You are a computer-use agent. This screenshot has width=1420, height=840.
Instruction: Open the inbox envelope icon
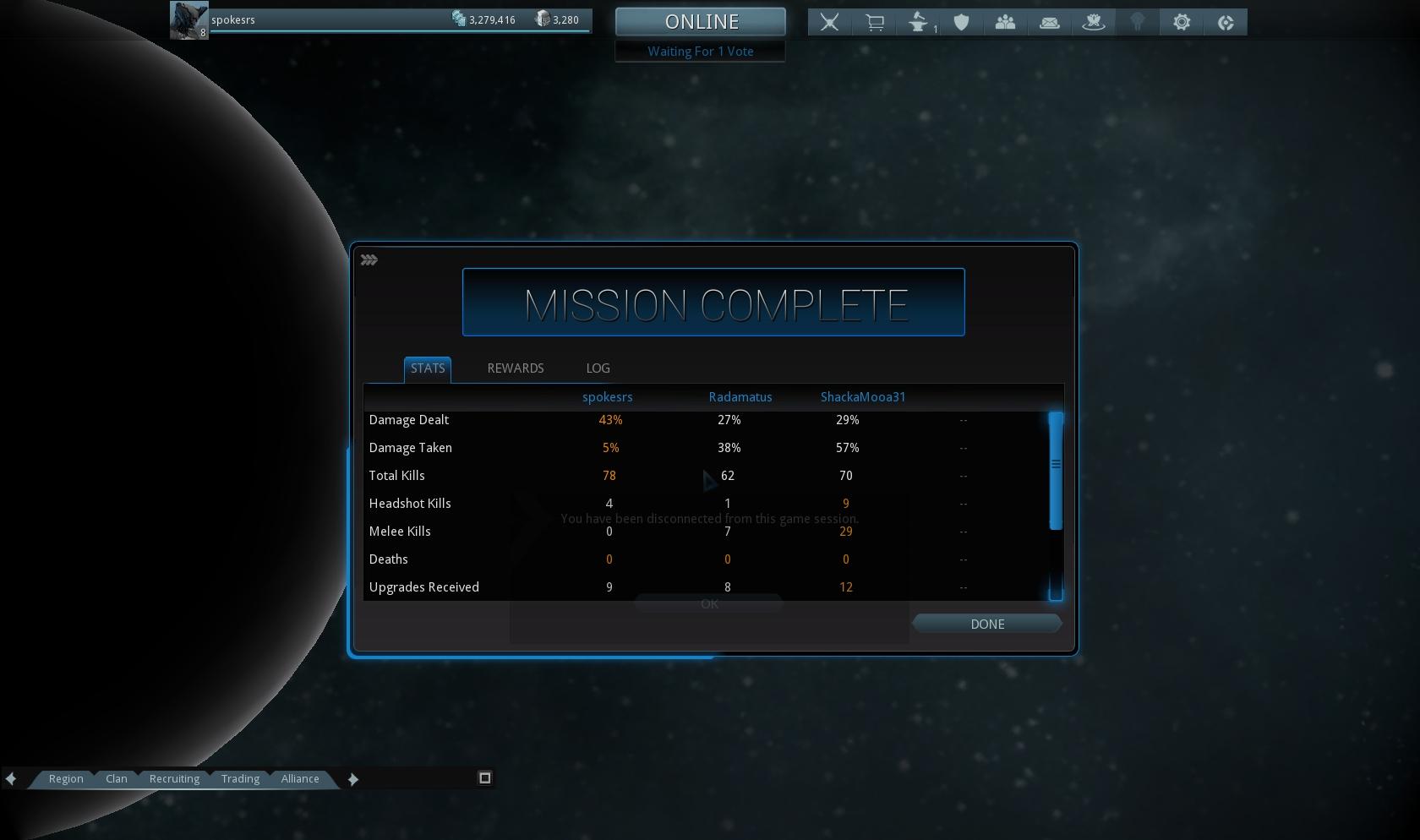1050,23
